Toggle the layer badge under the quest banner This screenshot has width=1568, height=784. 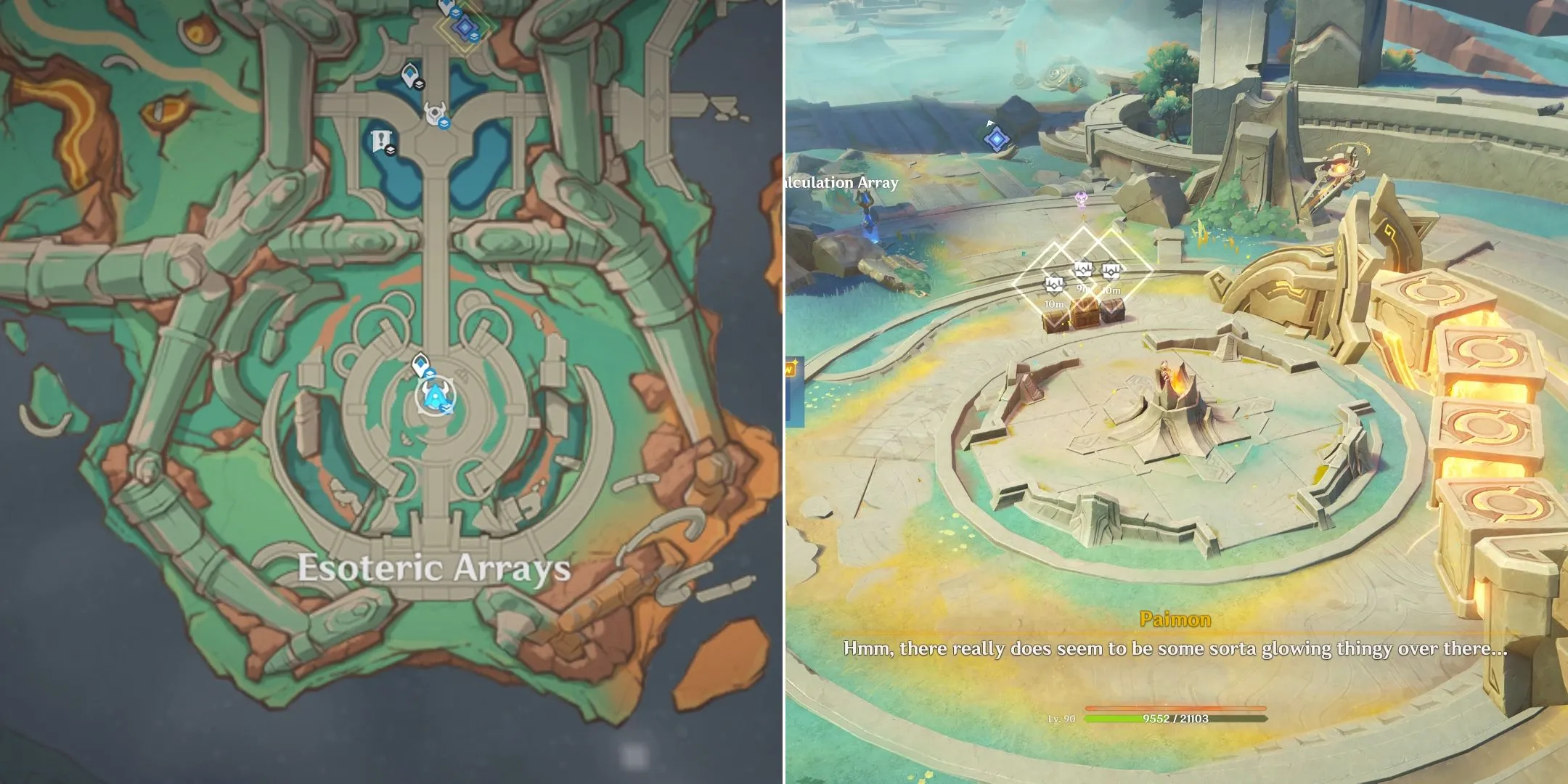[x=390, y=150]
